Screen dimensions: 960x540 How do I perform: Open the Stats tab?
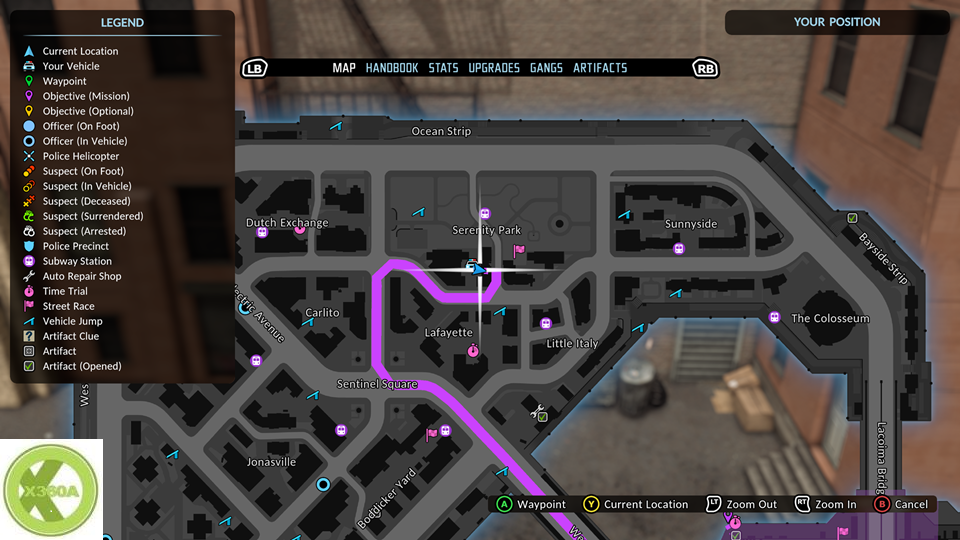tap(443, 68)
